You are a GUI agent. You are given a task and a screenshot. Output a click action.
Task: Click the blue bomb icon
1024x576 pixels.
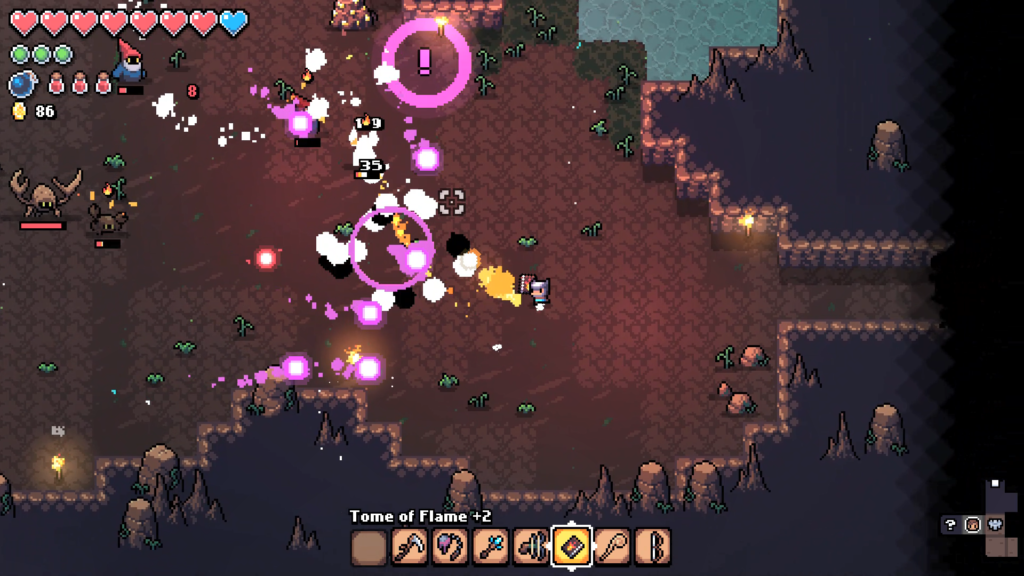click(x=22, y=84)
